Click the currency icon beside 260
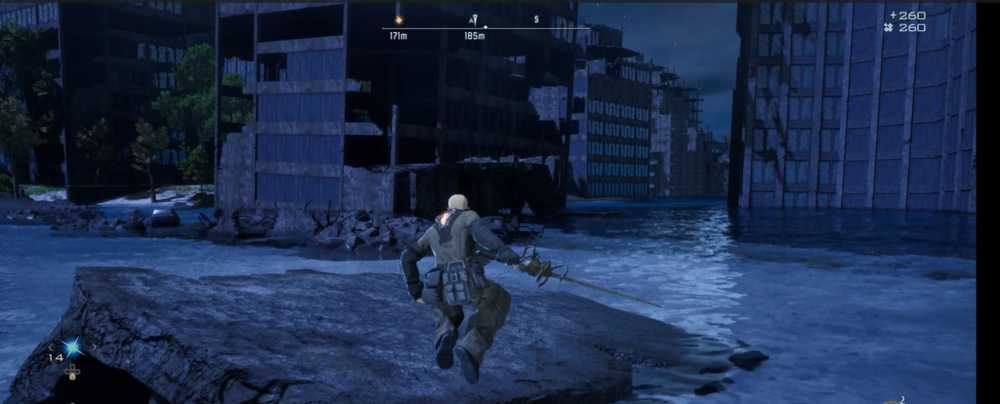 coord(888,28)
